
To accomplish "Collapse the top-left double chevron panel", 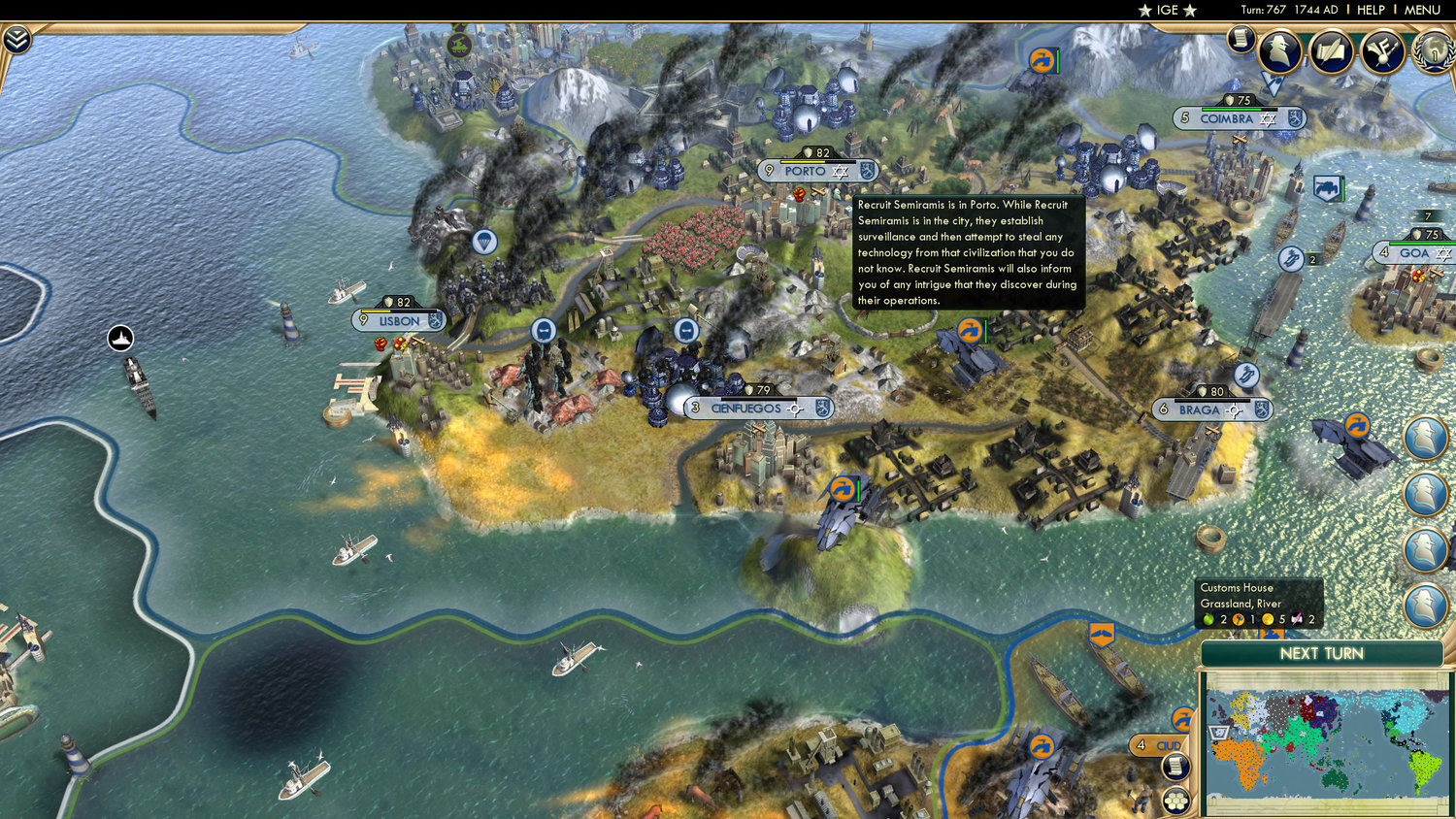I will 17,39.
